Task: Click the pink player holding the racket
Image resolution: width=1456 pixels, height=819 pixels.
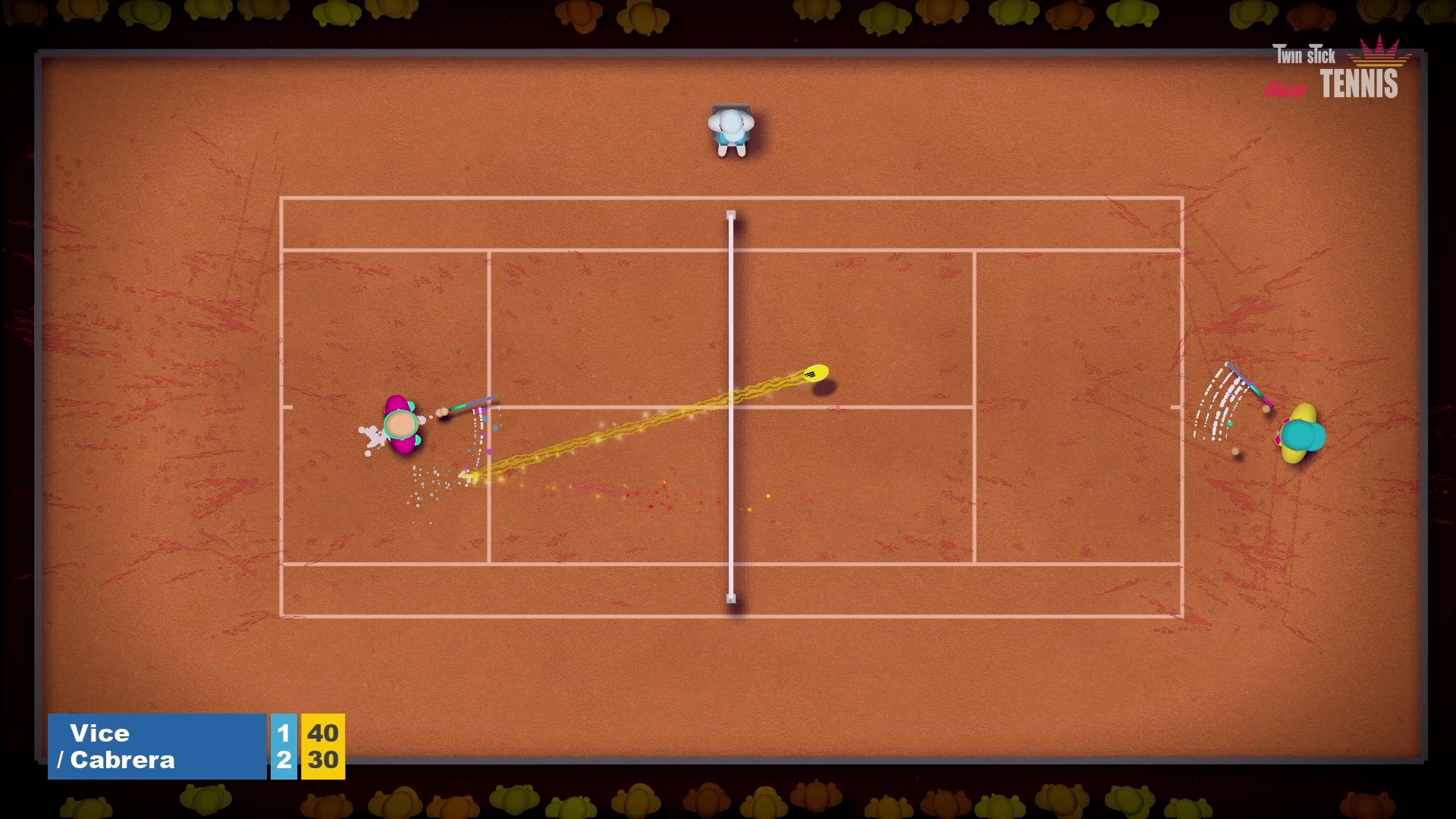Action: [402, 425]
